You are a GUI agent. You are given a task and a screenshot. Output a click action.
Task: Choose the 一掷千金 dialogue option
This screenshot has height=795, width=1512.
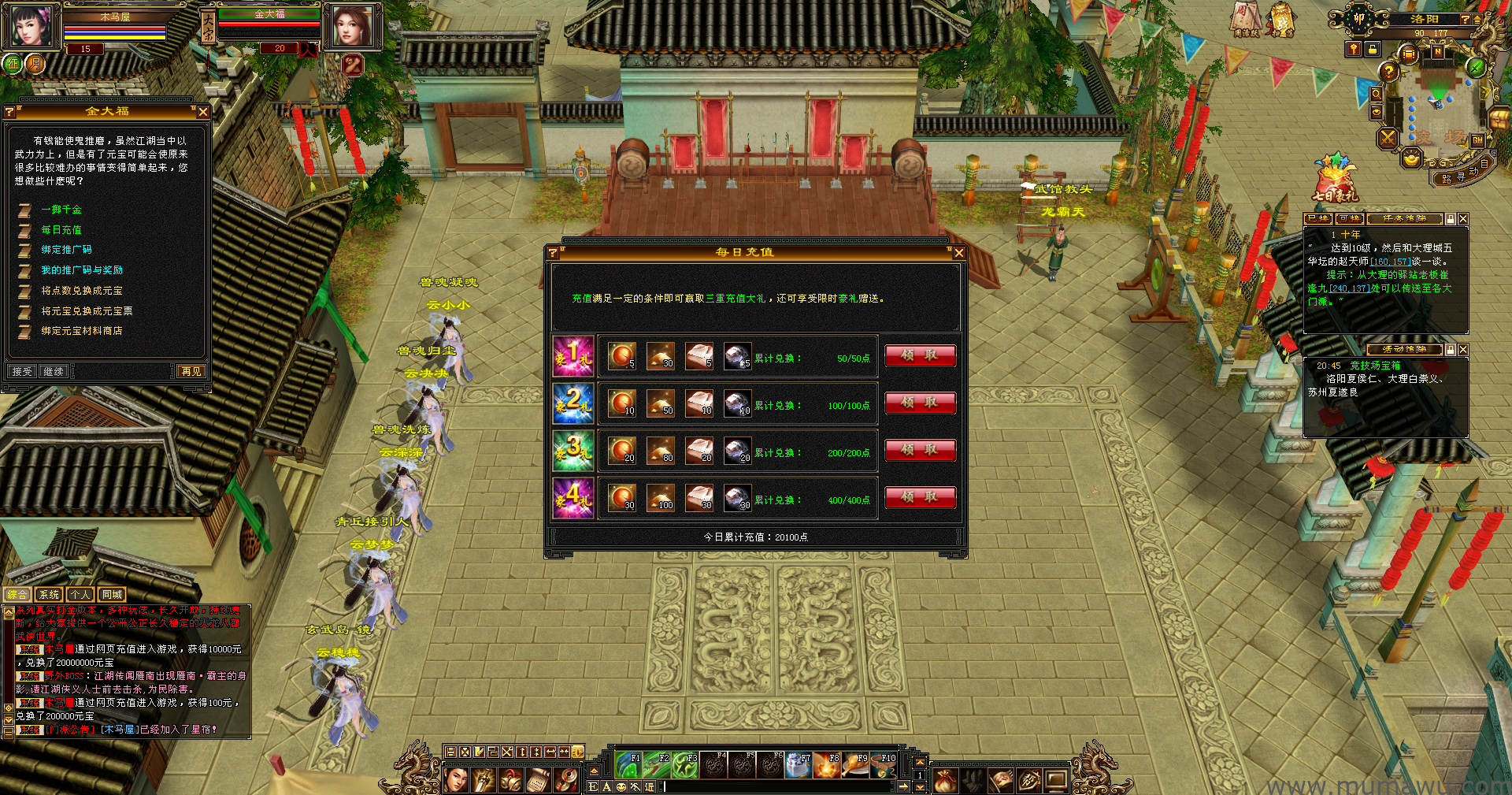point(61,210)
